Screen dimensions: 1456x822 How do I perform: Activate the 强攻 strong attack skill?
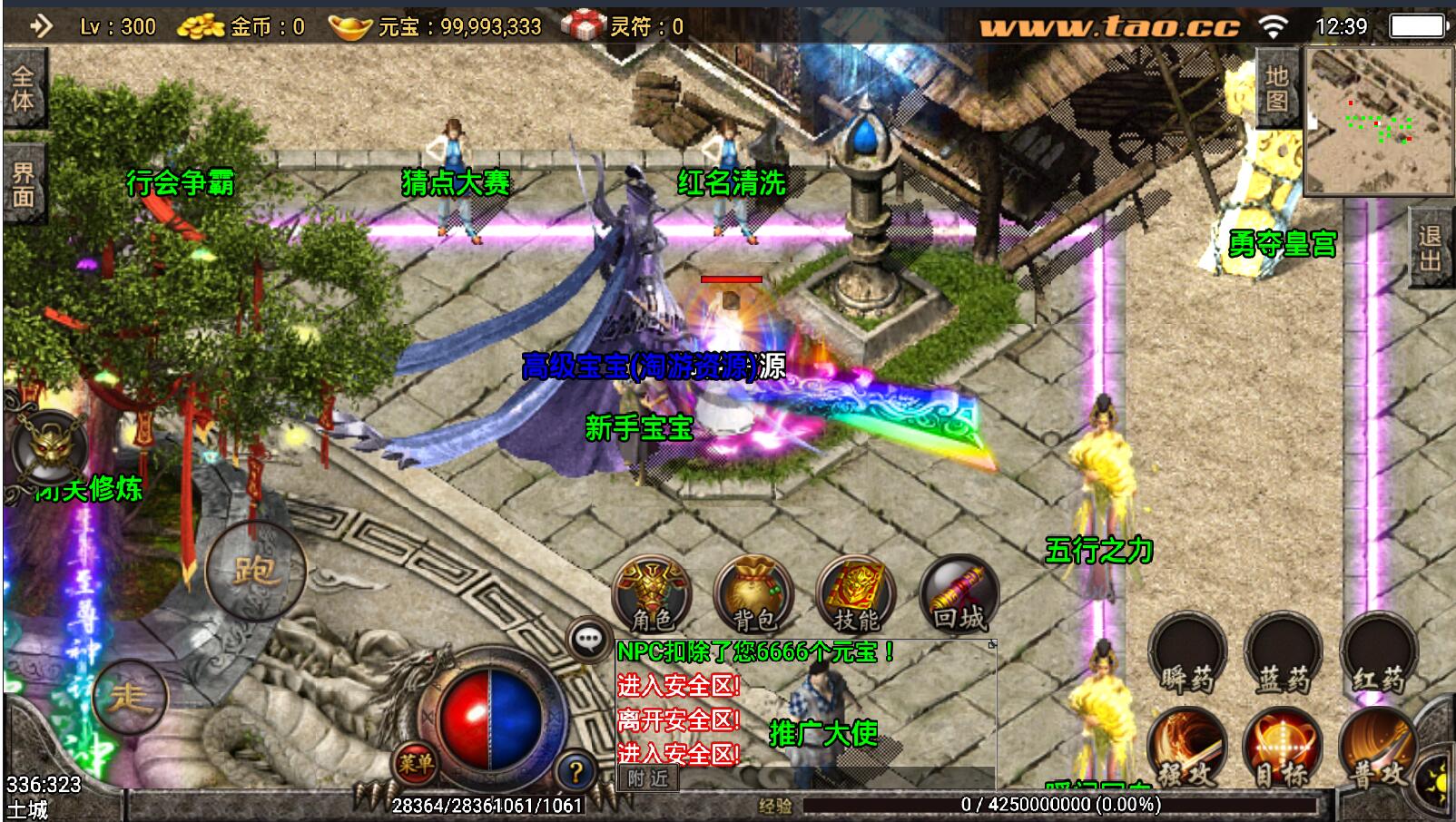coord(1186,749)
